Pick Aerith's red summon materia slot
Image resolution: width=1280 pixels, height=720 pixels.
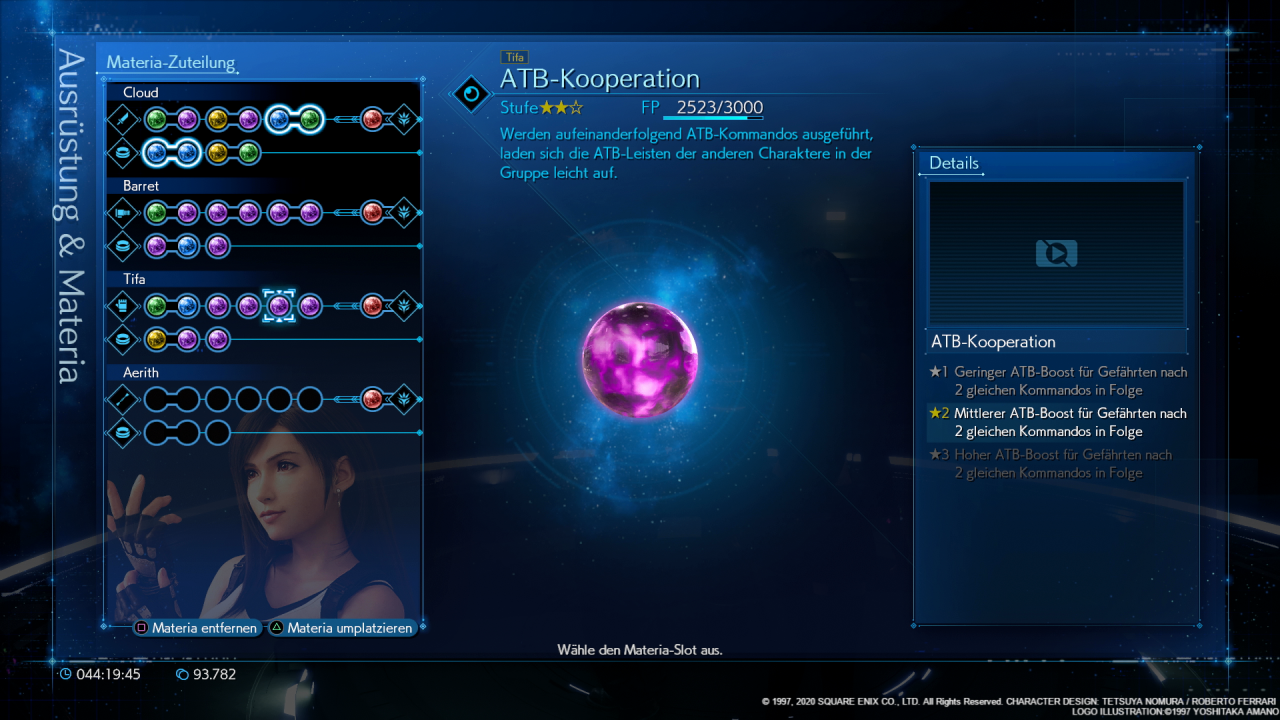coord(372,399)
